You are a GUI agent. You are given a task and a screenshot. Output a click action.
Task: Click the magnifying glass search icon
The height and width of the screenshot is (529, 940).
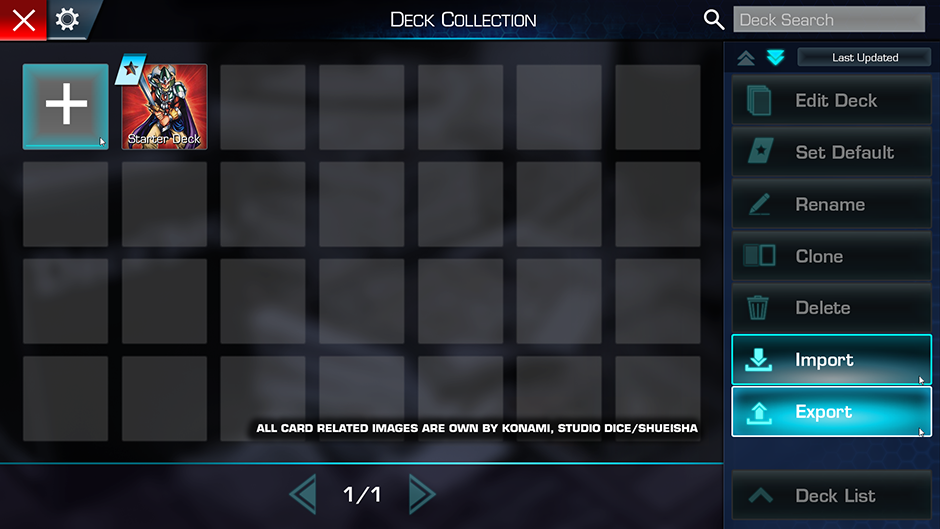[714, 20]
